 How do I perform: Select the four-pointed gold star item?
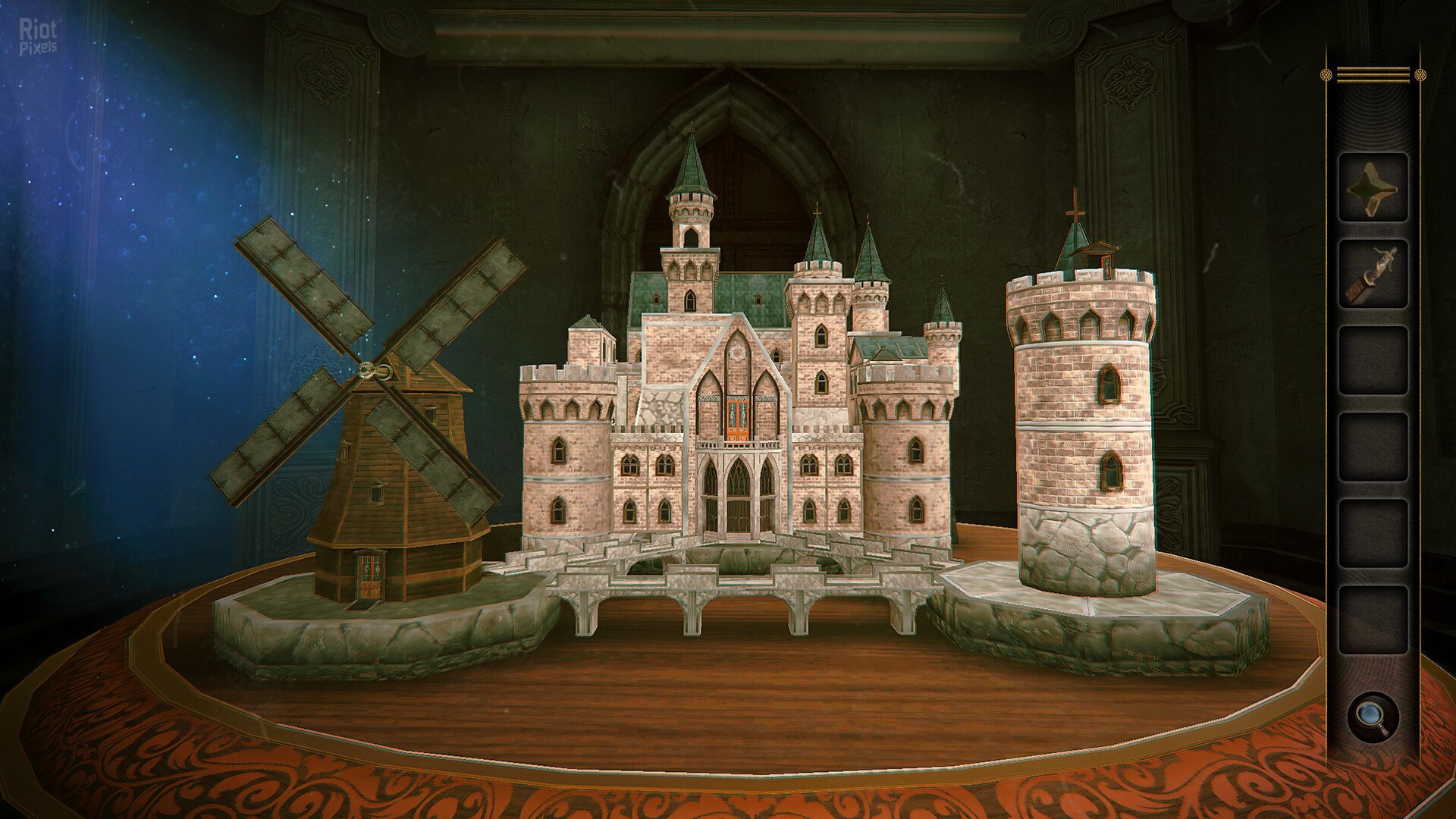(x=1373, y=187)
